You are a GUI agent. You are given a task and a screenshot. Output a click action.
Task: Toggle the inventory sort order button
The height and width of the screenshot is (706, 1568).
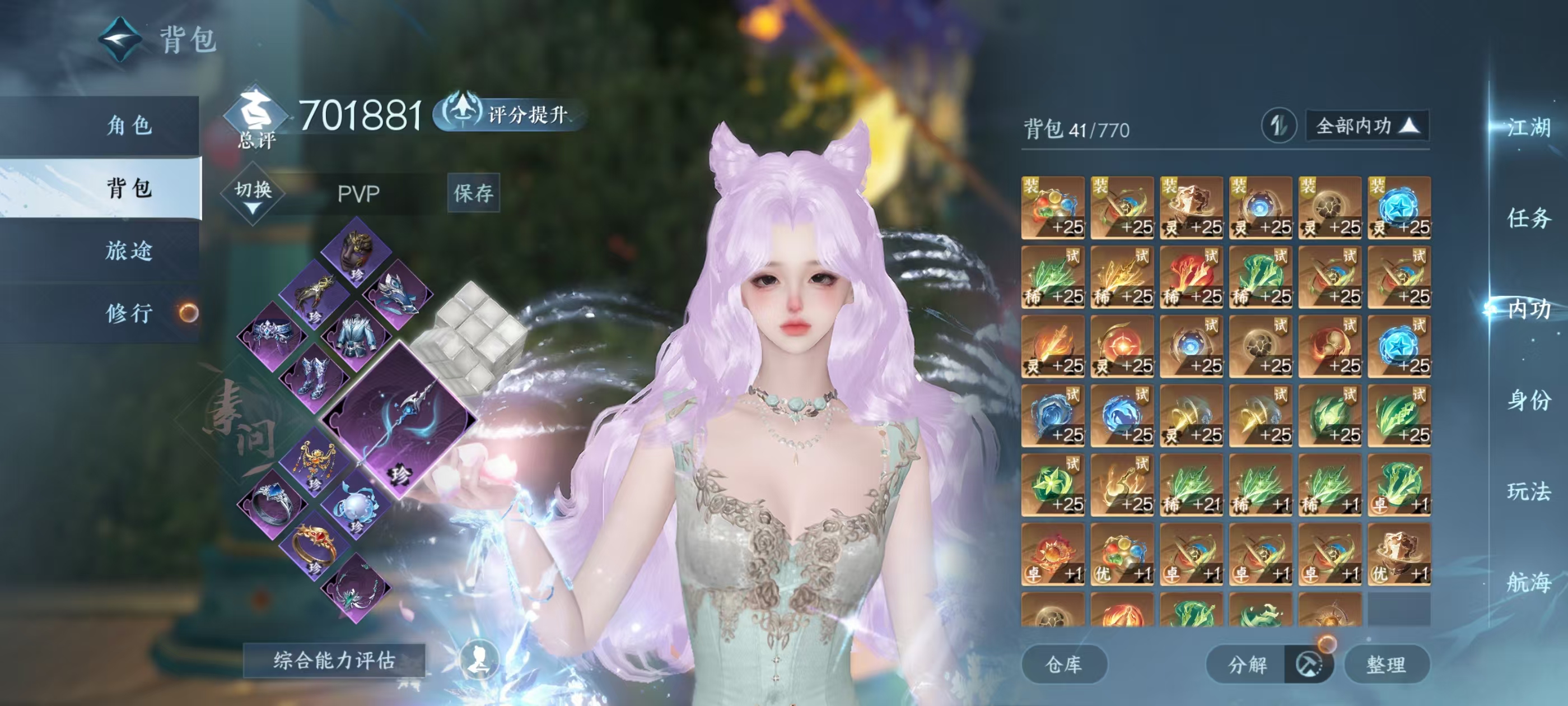point(1278,126)
